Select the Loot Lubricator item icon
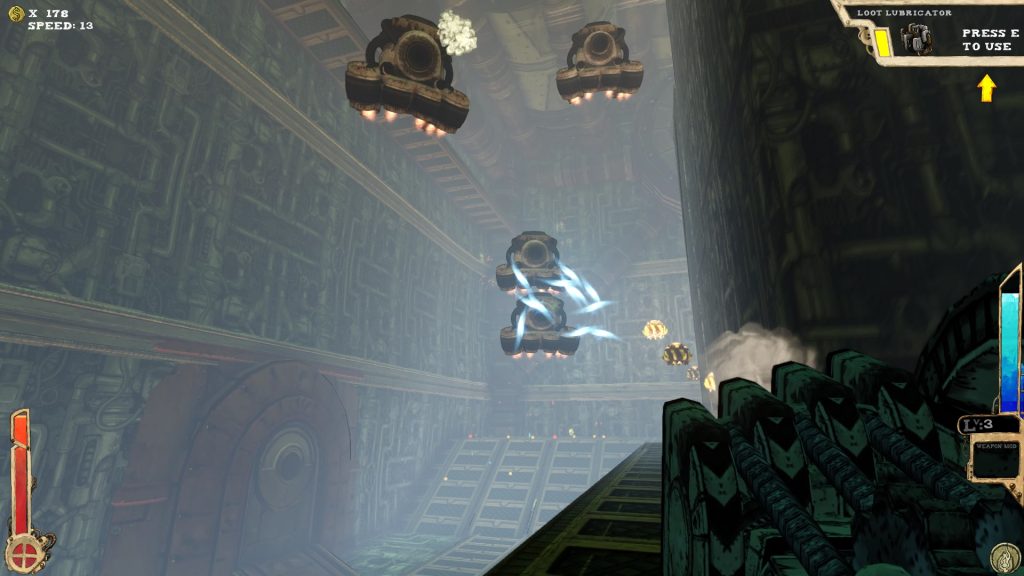Viewport: 1024px width, 576px height. [x=916, y=39]
